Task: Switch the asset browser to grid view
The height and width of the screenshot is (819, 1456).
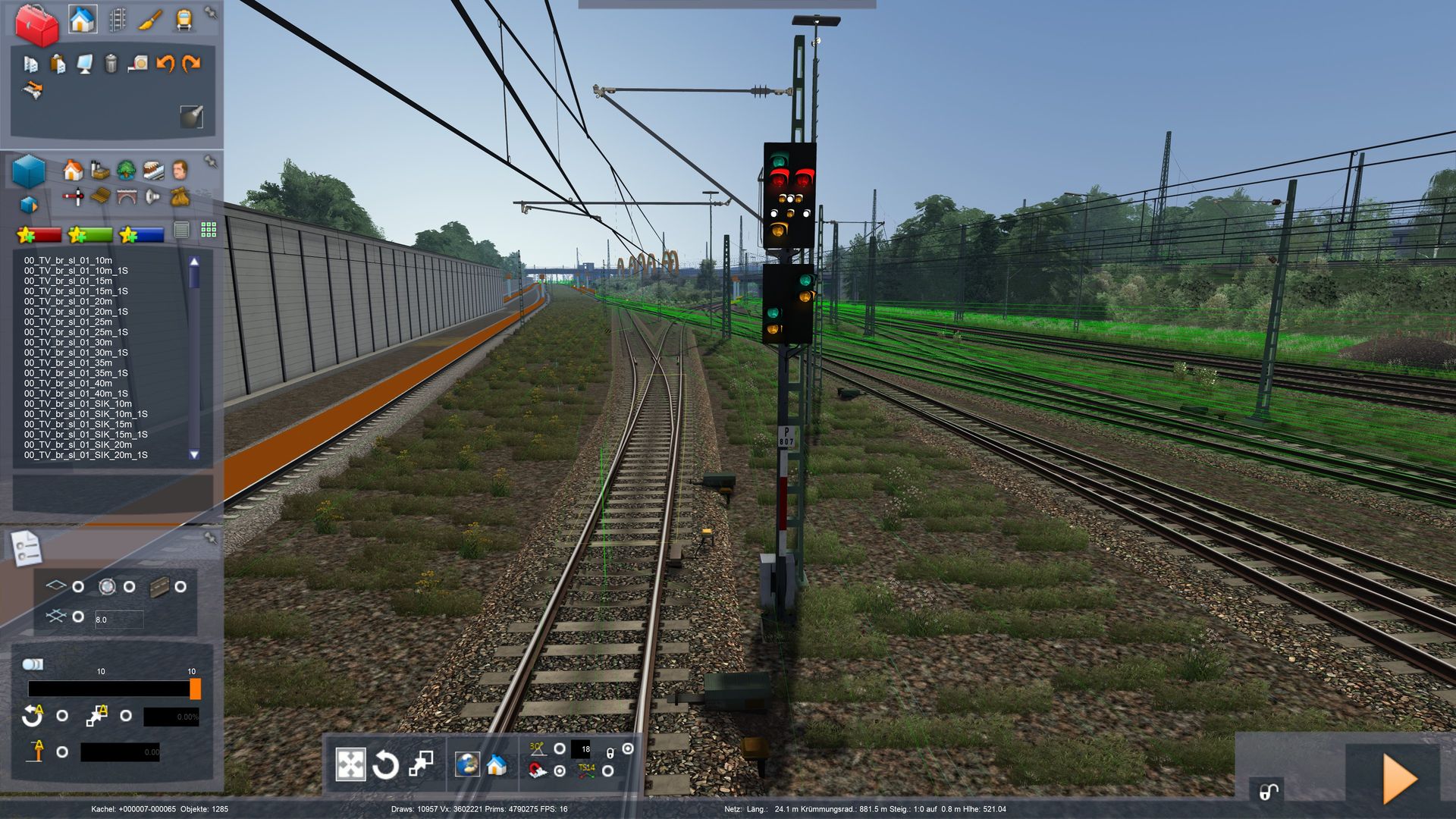Action: coord(209,230)
